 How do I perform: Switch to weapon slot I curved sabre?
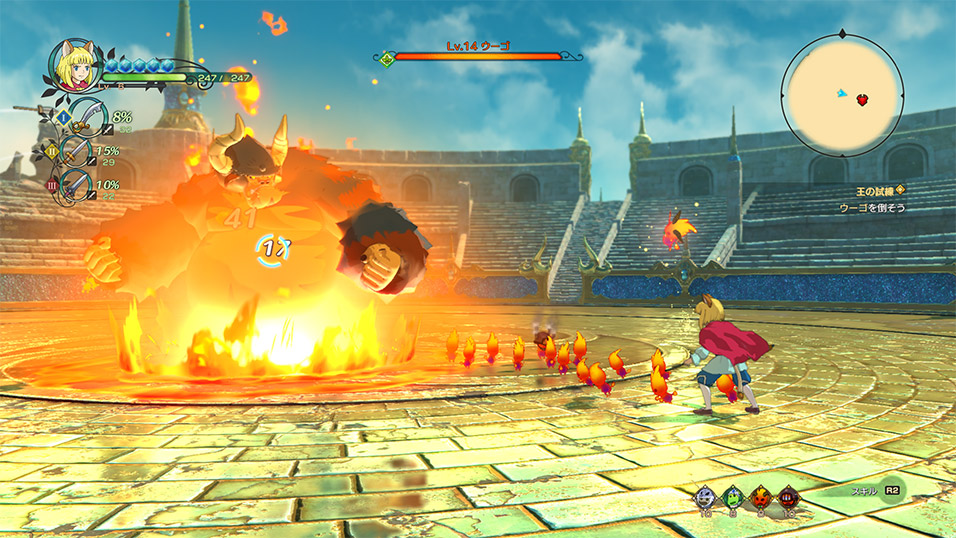(x=88, y=118)
